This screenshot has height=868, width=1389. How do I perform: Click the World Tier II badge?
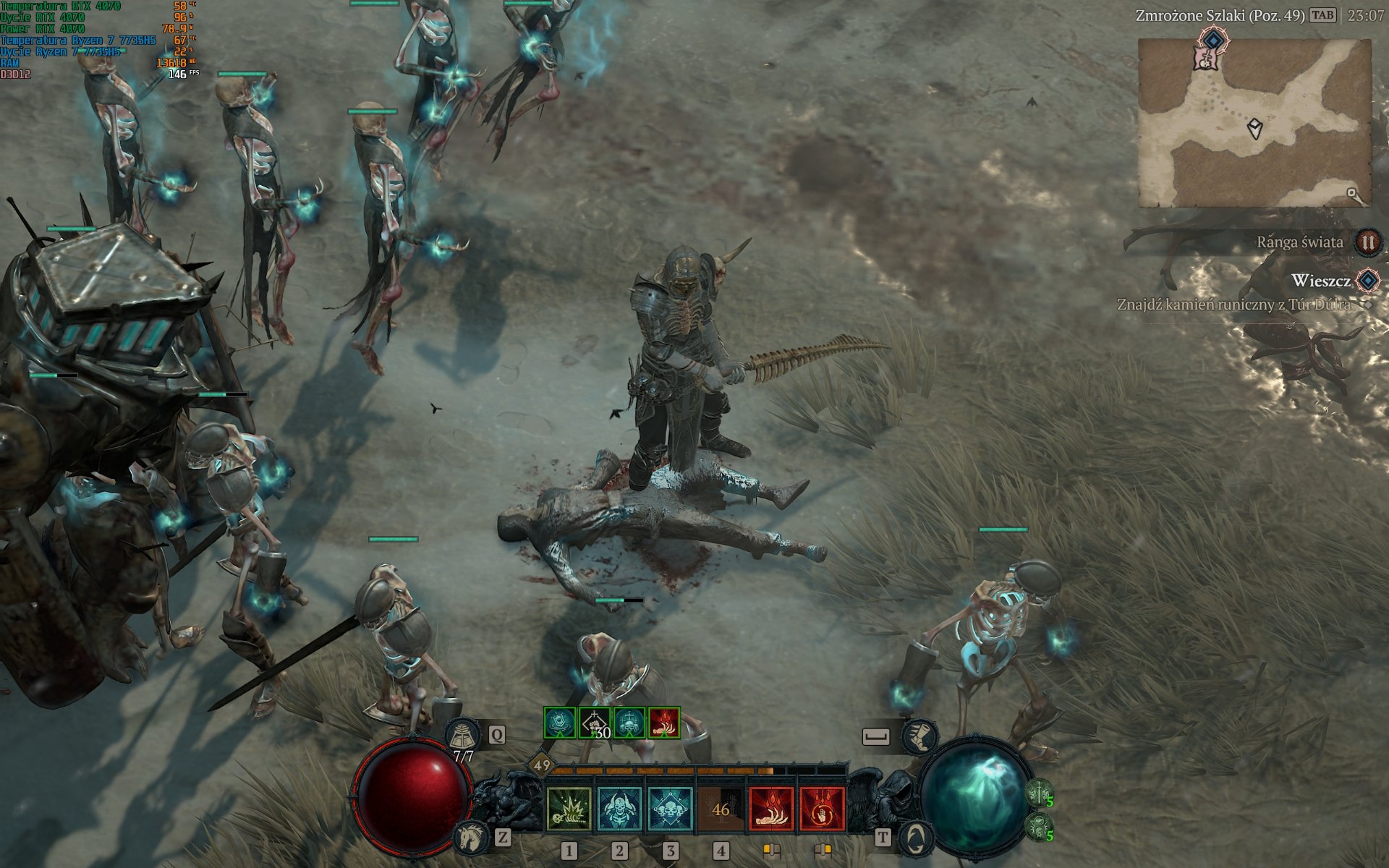click(1367, 242)
